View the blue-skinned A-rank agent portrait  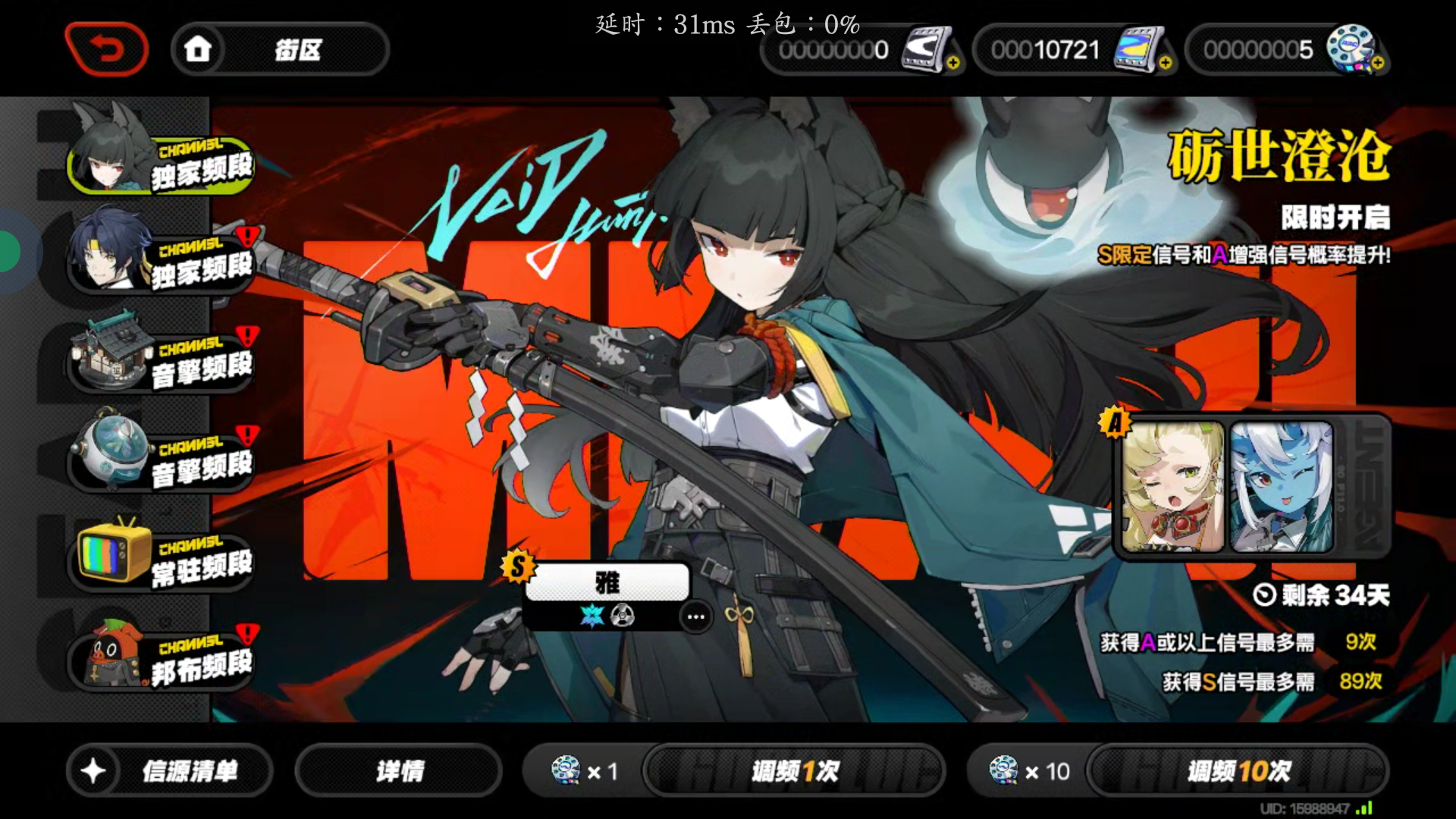tap(1281, 487)
